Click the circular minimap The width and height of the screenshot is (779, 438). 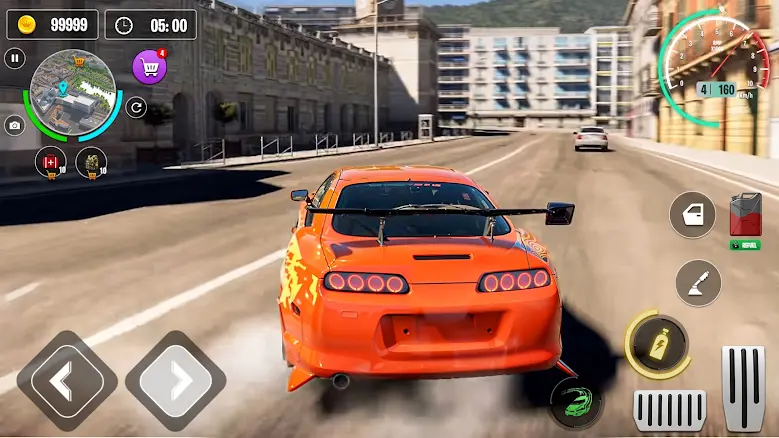pyautogui.click(x=72, y=94)
